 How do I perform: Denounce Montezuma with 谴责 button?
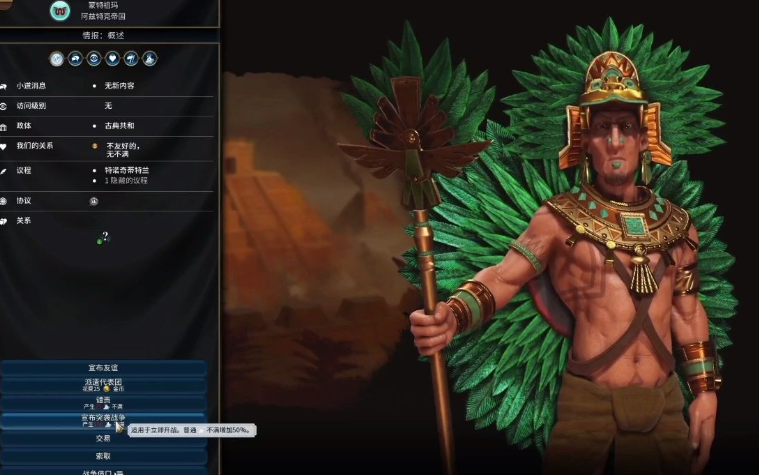click(x=104, y=401)
